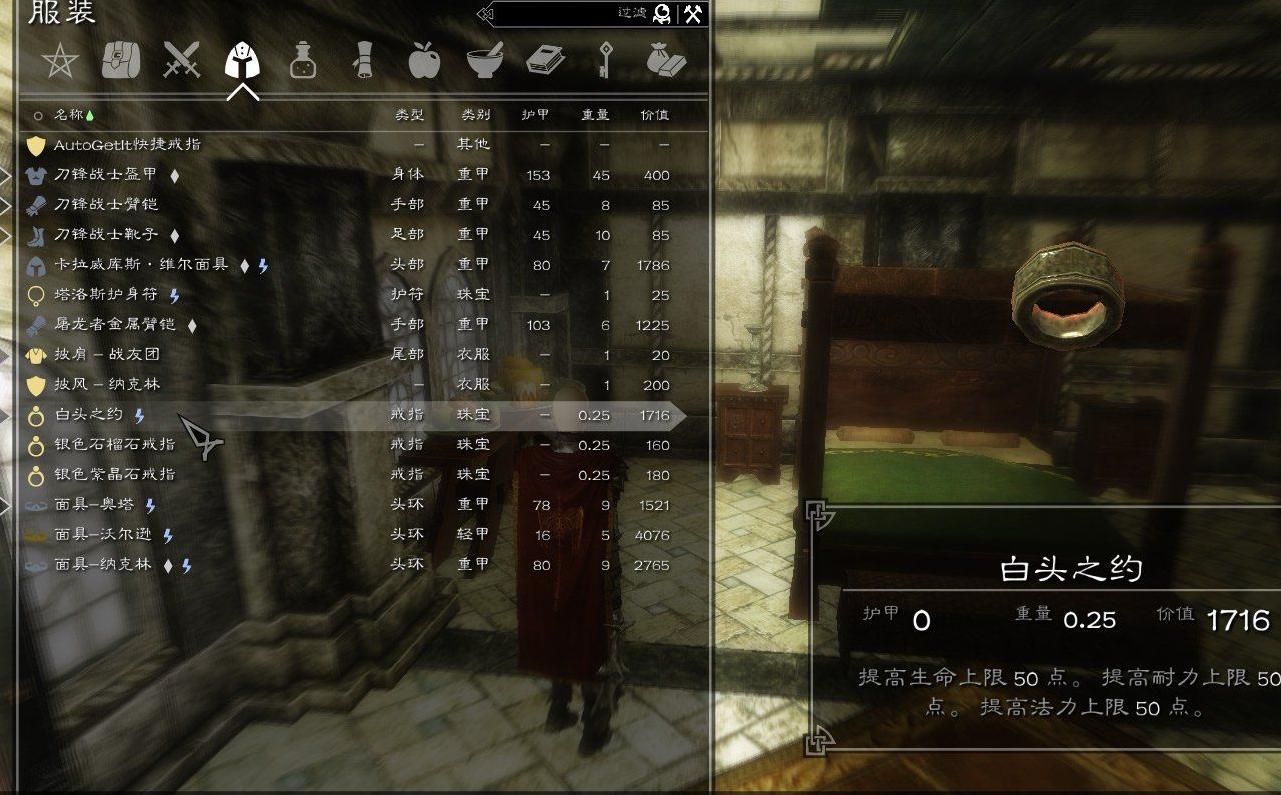The width and height of the screenshot is (1281, 795).
Task: Choose 刀锋战士盔甲 in the item list
Action: 105,175
